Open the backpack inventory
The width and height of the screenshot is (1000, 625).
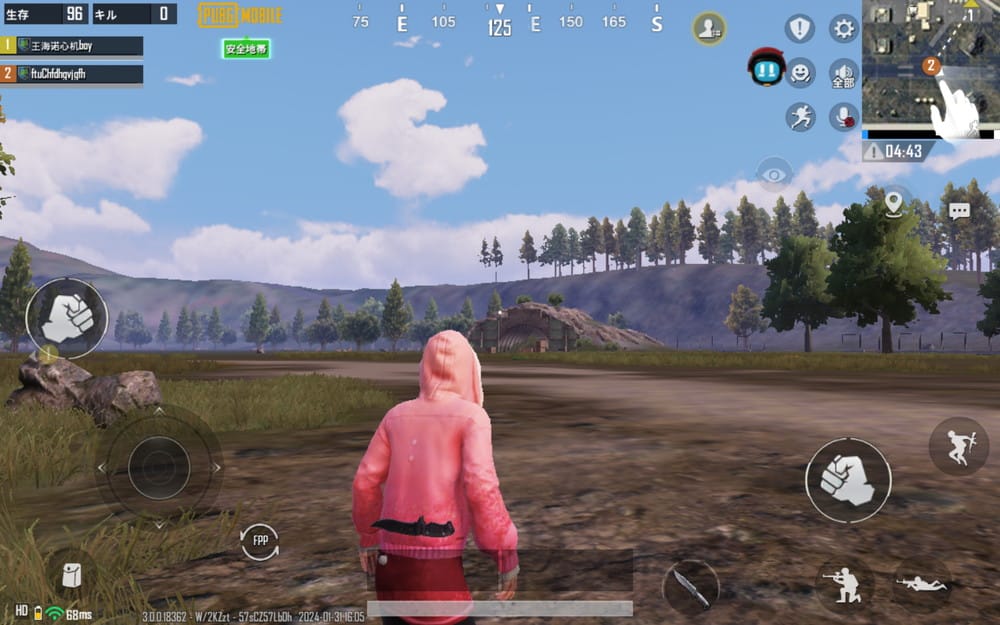pyautogui.click(x=71, y=575)
